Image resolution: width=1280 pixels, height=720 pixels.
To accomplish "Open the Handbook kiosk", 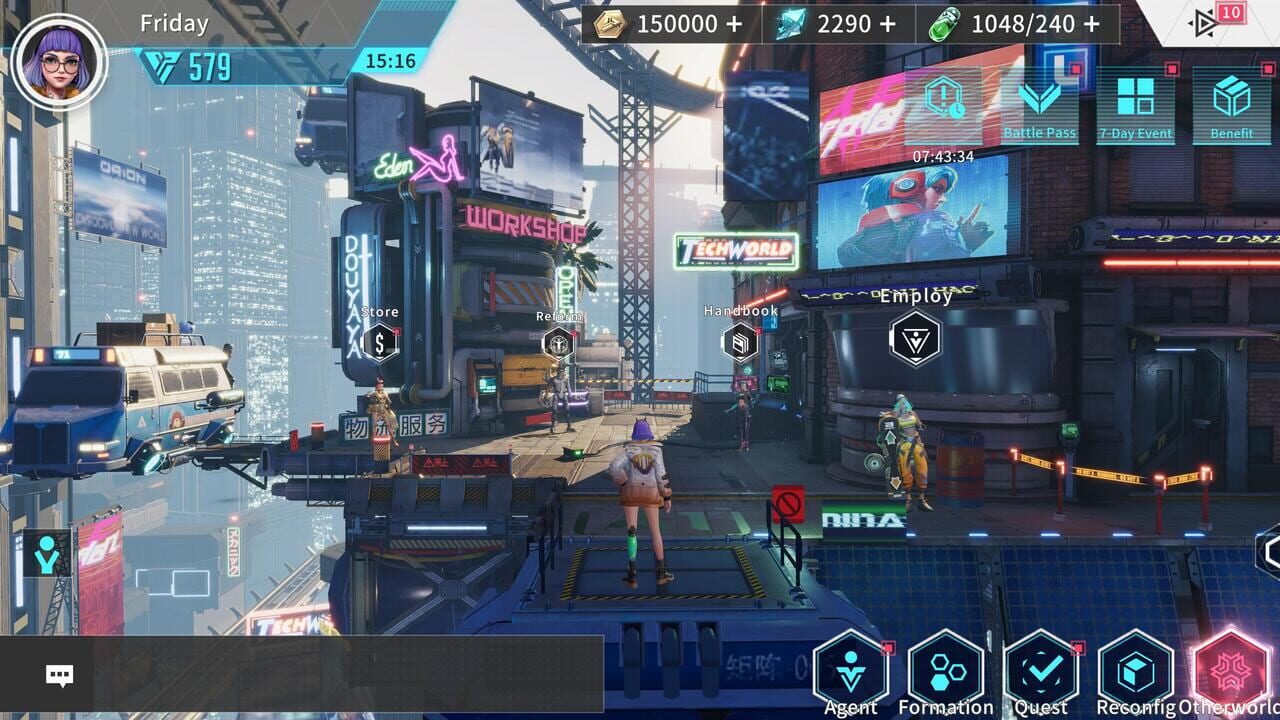I will [740, 342].
